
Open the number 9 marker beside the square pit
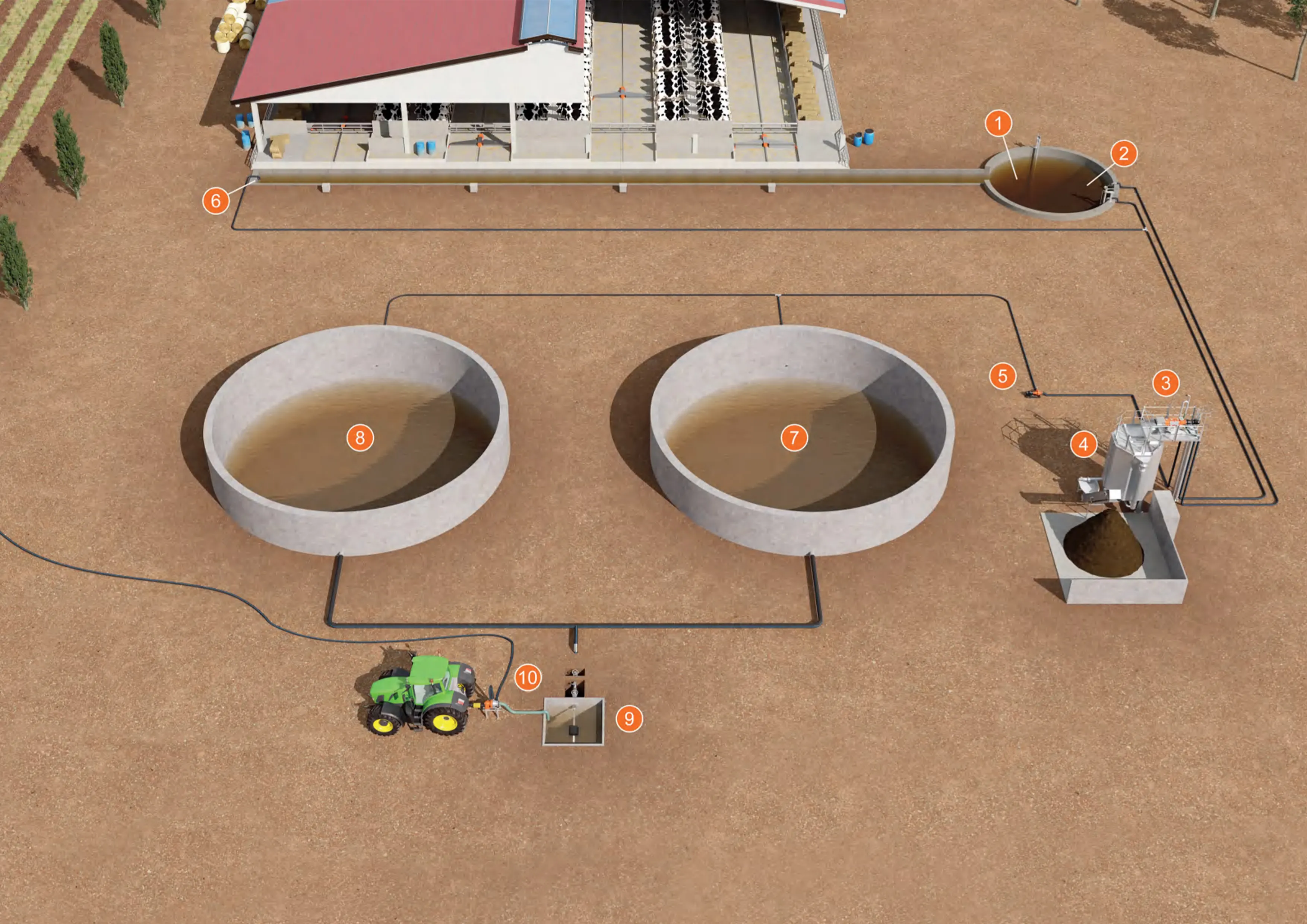coord(629,718)
